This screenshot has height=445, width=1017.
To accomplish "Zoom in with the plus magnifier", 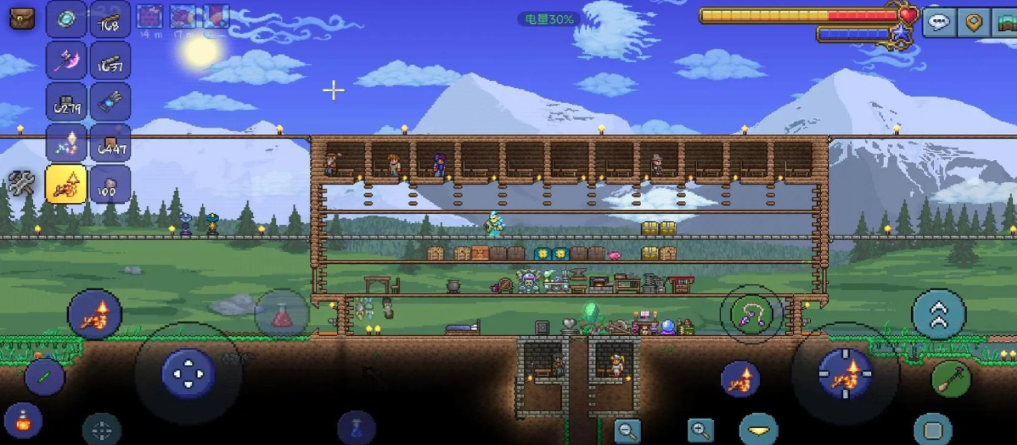I will tap(700, 431).
